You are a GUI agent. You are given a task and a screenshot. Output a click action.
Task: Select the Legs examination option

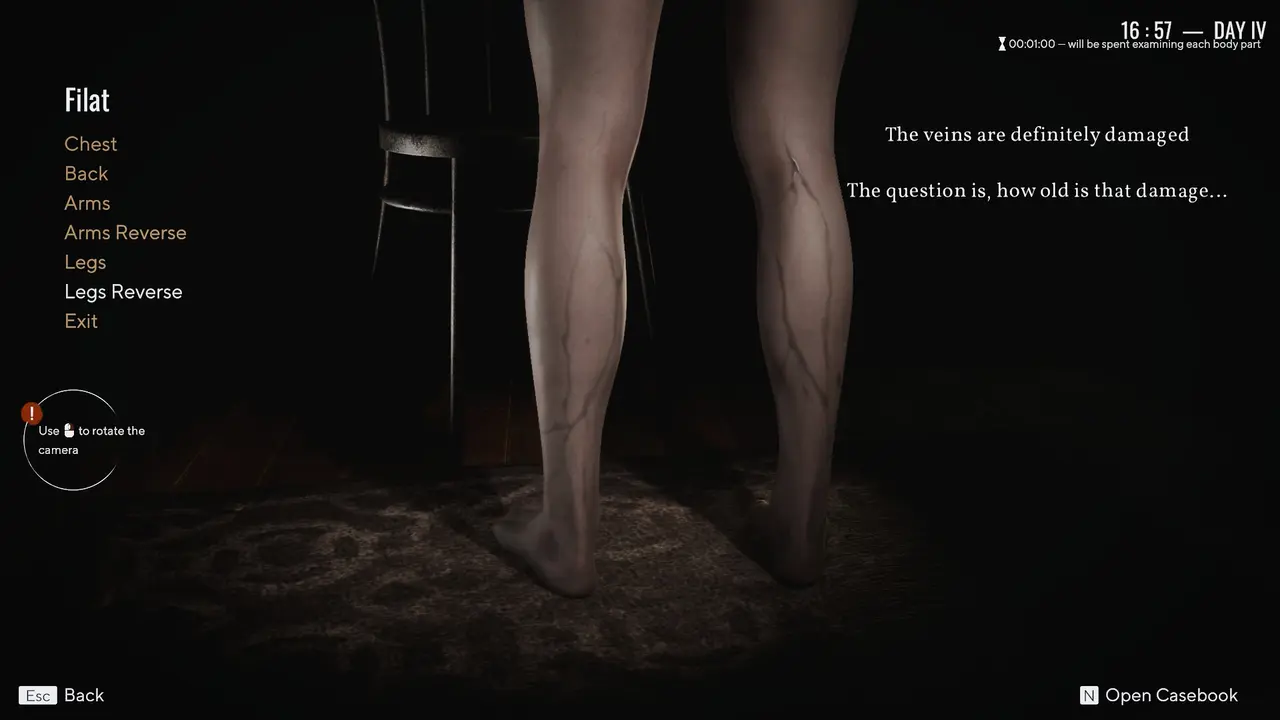click(84, 262)
